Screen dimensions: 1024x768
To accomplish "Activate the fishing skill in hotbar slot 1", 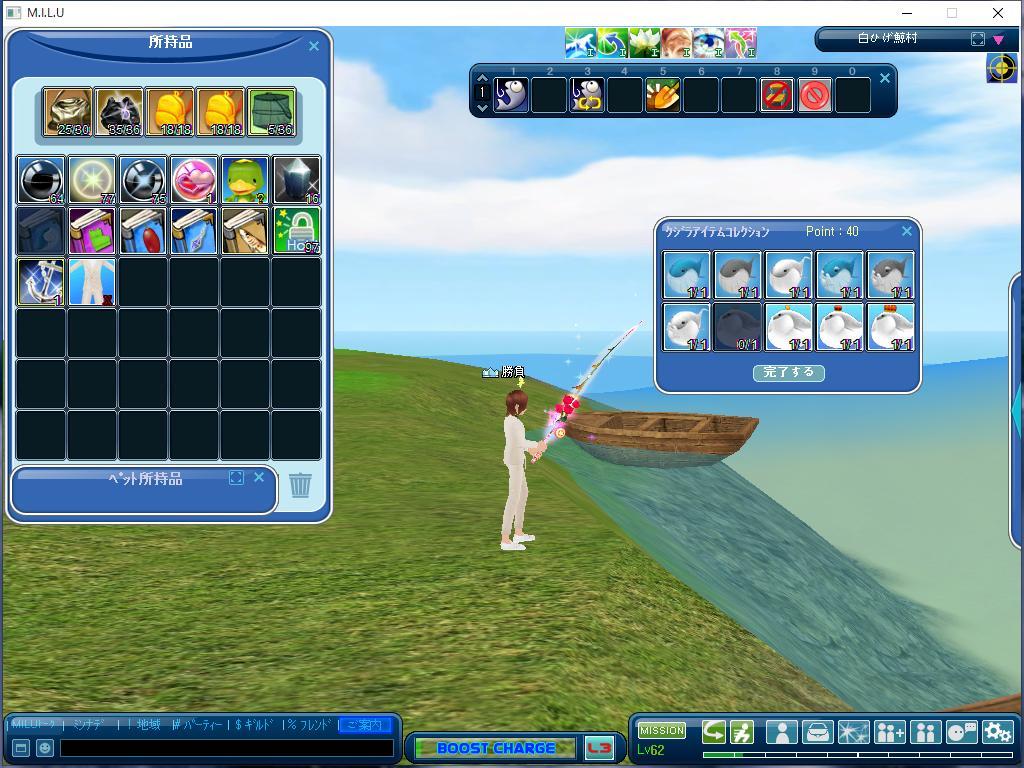I will 511,96.
